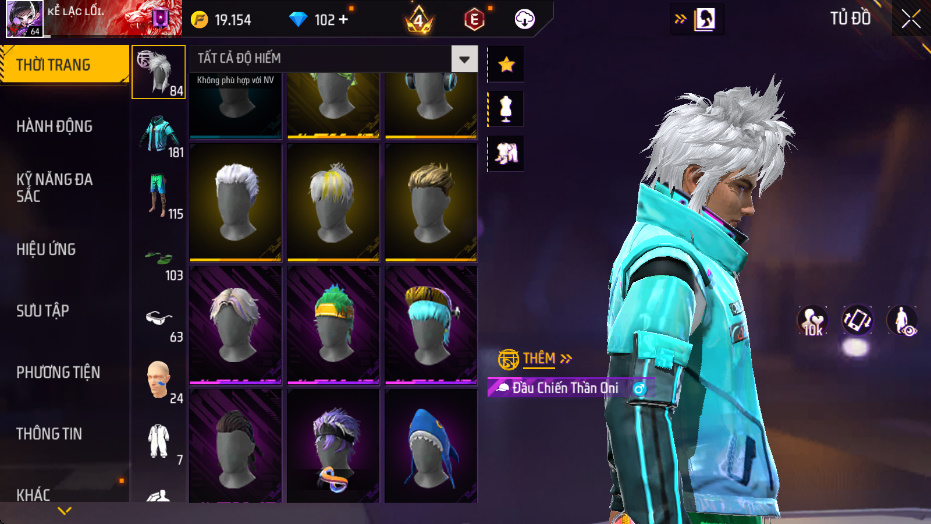
Task: Select the Hiệu Ứng category
Action: pyautogui.click(x=46, y=249)
